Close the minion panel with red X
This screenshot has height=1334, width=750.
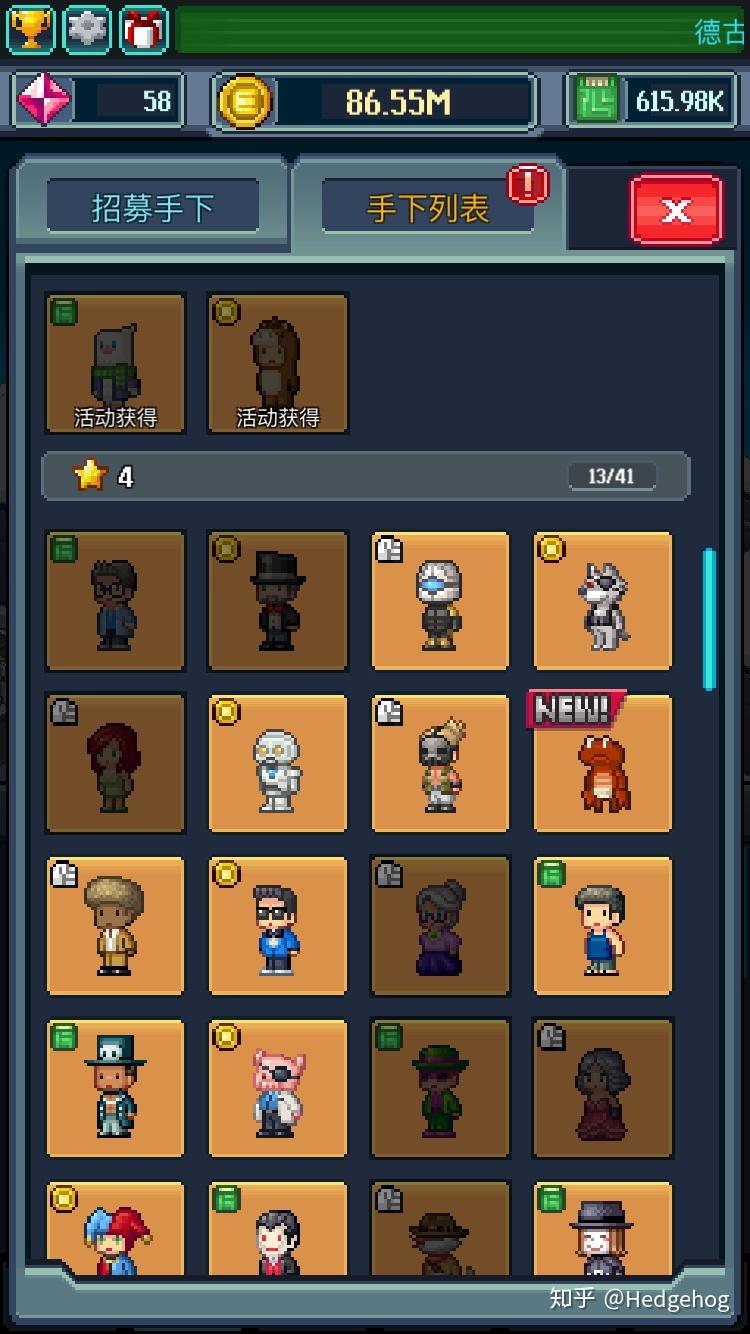point(676,209)
